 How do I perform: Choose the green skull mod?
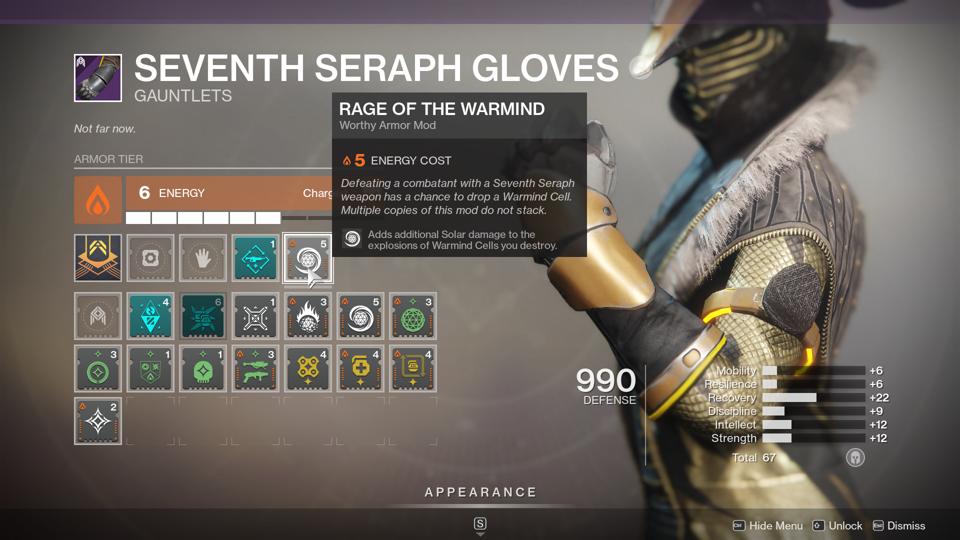tap(203, 368)
